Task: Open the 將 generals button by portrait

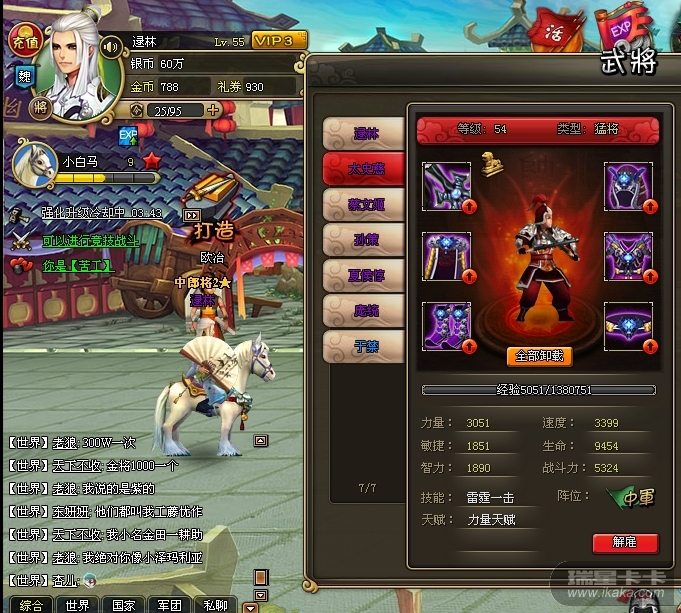Action: click(41, 106)
